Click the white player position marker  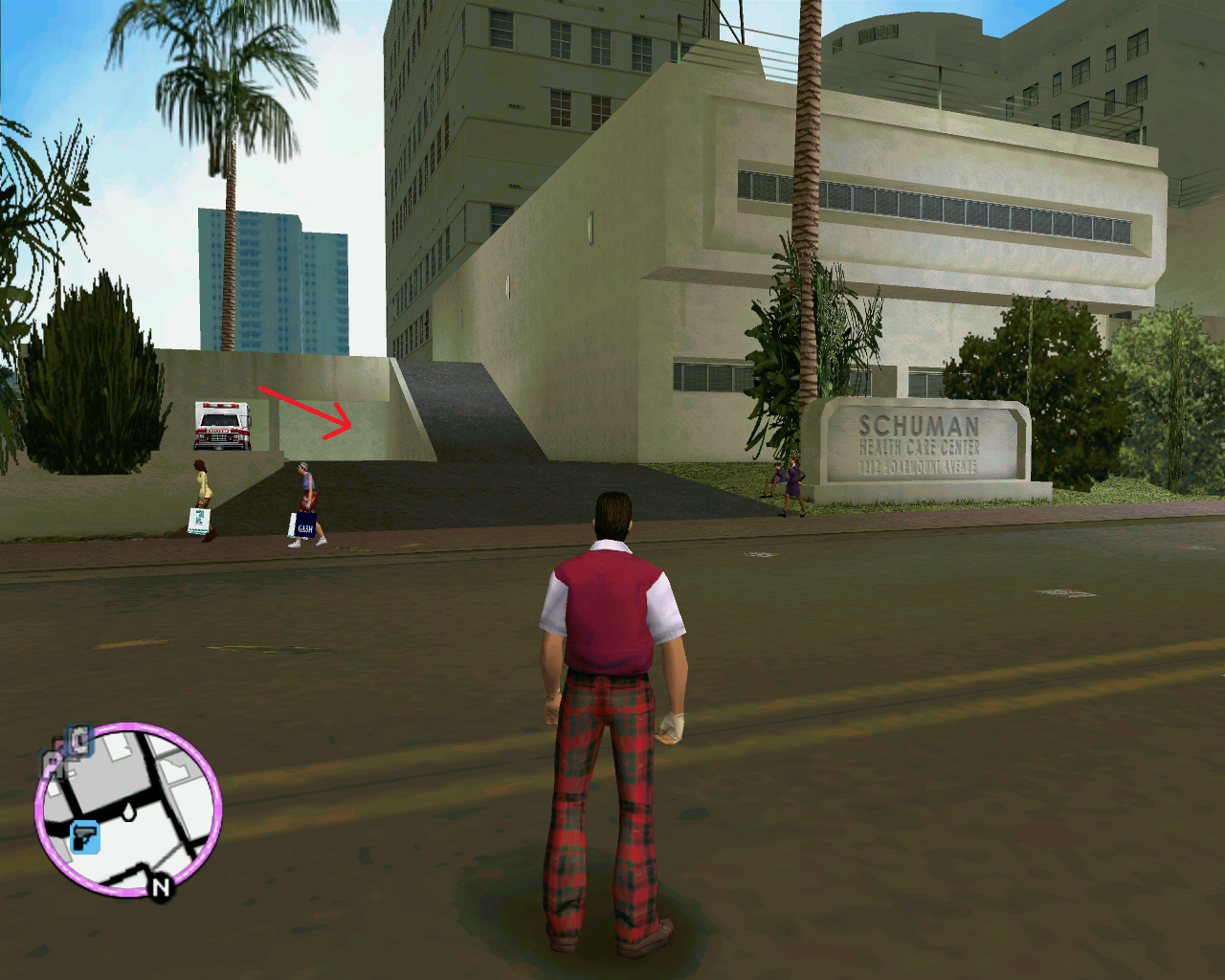[128, 813]
